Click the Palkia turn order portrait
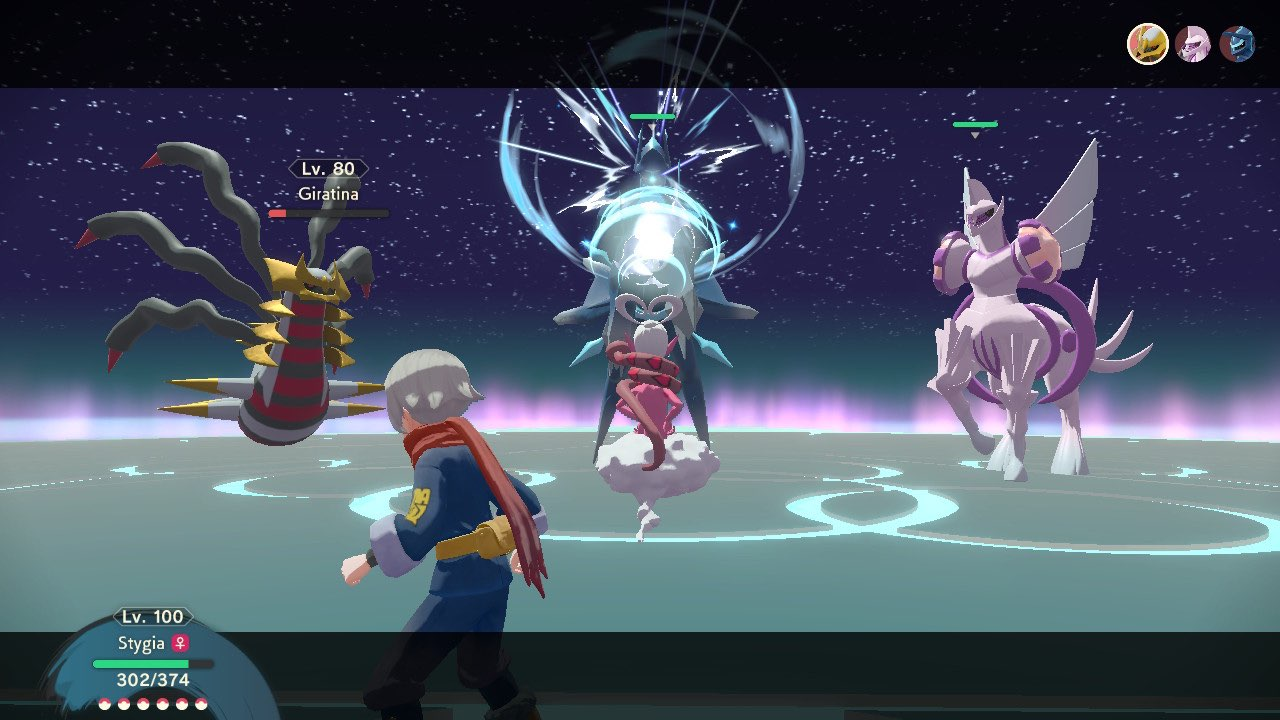Screen dimensions: 1280x720 tap(1193, 44)
